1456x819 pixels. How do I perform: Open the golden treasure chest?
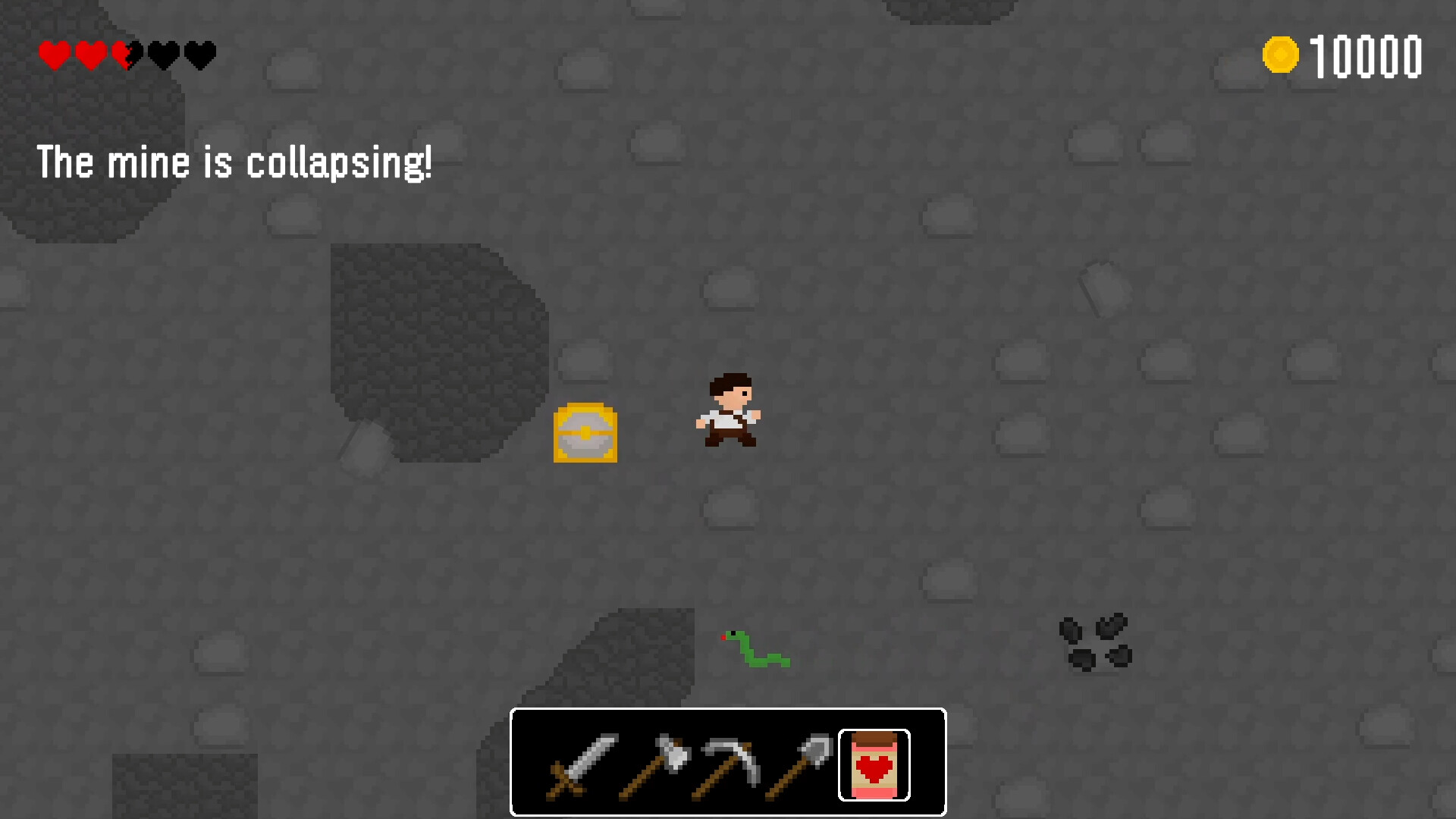click(x=585, y=434)
